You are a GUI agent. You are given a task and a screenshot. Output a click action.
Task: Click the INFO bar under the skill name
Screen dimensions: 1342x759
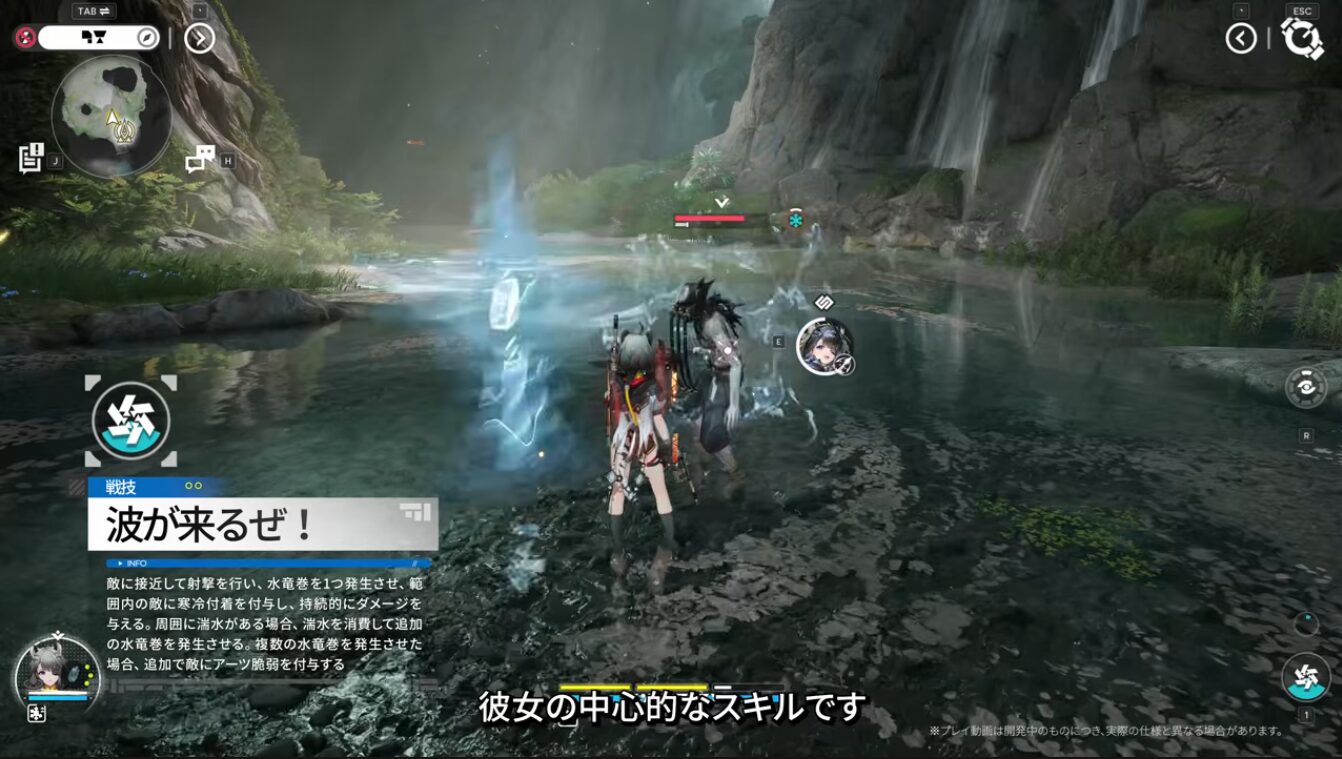[268, 563]
